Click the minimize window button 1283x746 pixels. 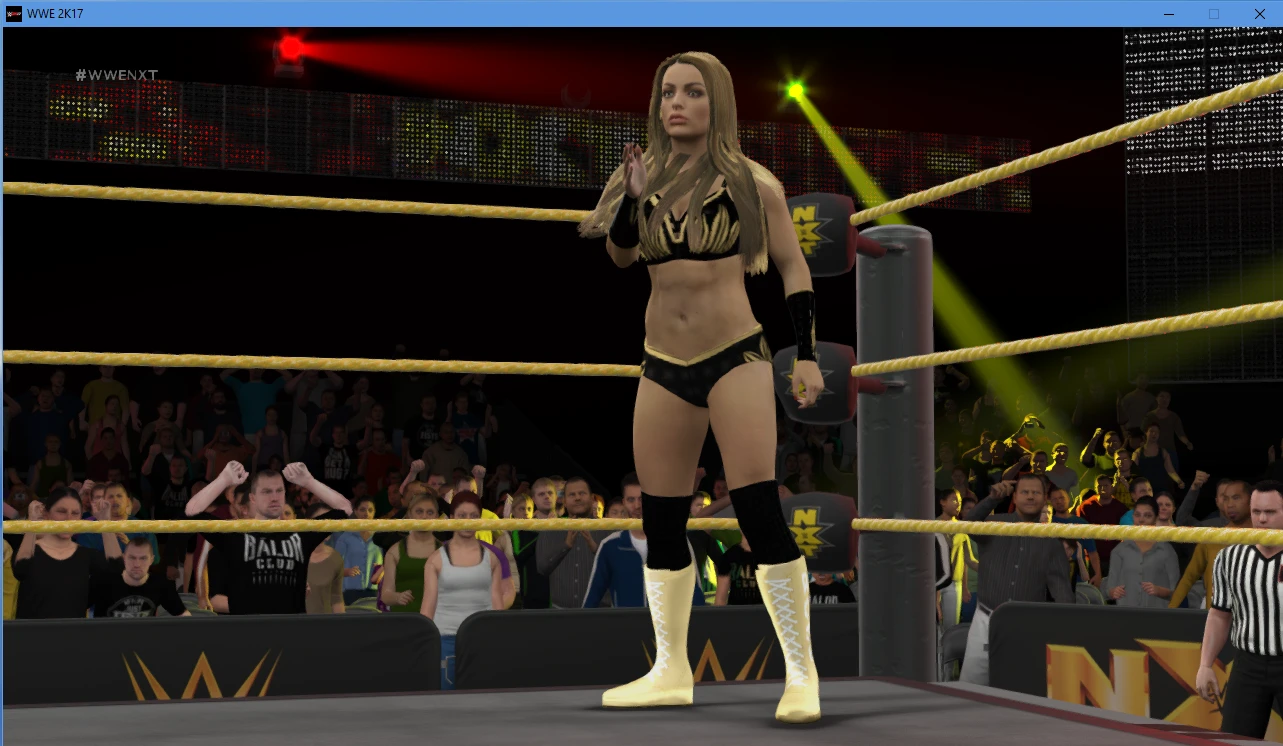click(1167, 14)
